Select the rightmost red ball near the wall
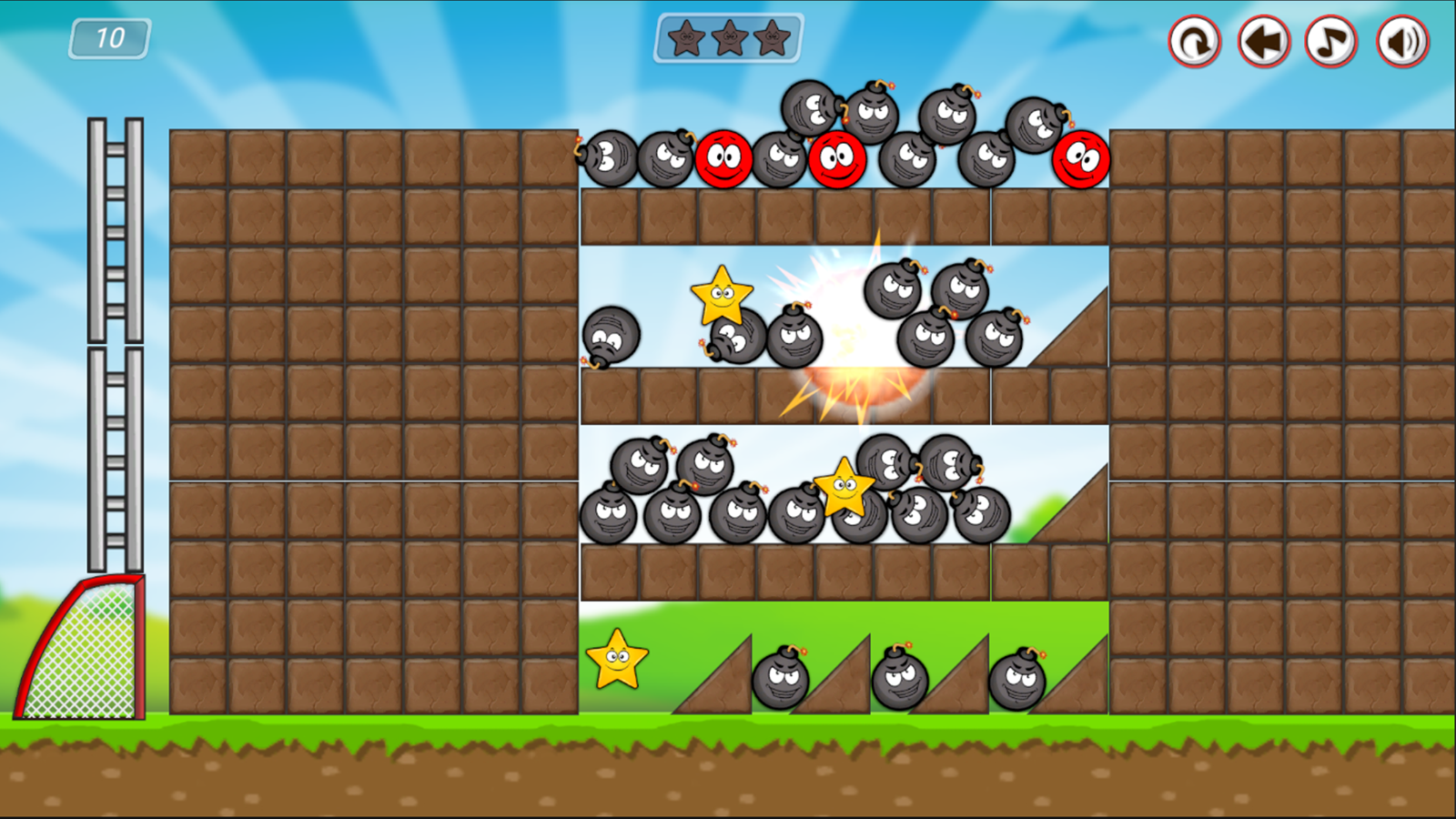Screen dimensions: 1456x819 (x=1081, y=158)
